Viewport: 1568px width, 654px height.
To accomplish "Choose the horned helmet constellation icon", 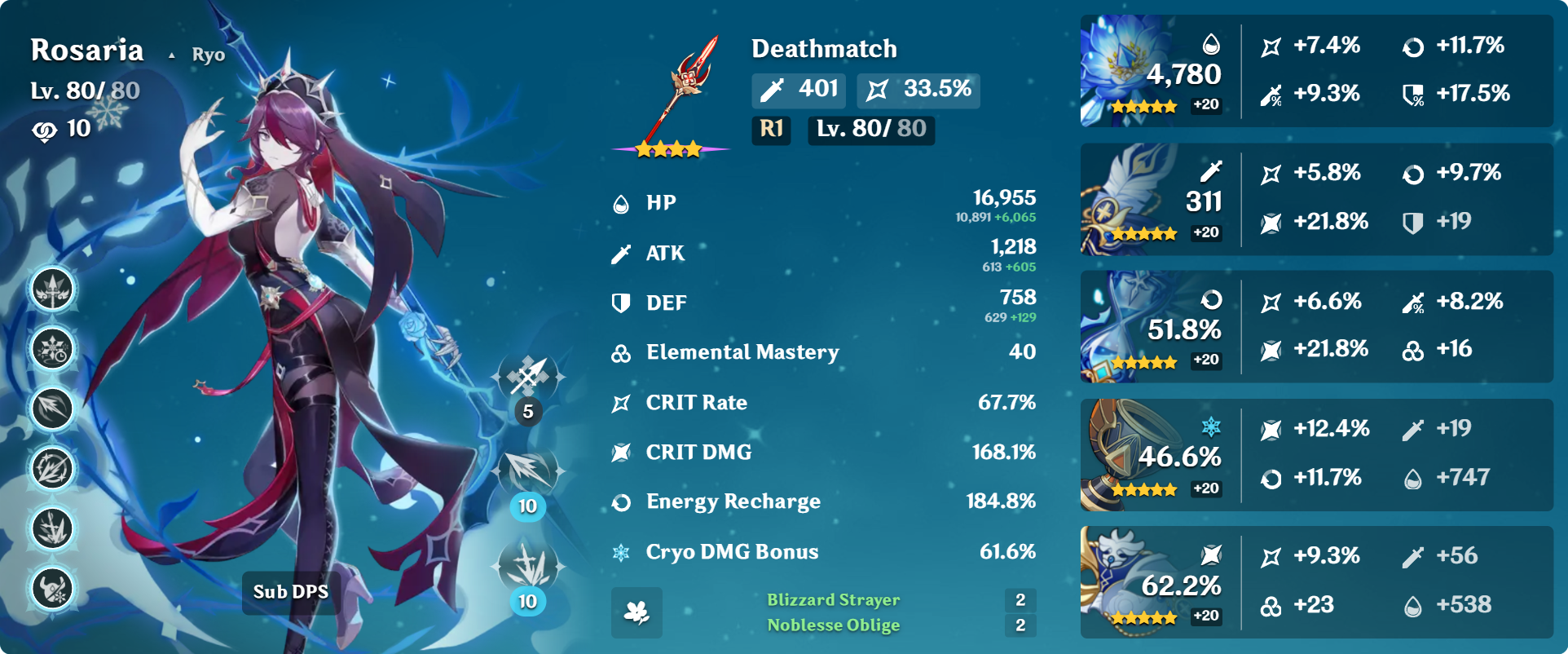I will coord(53,588).
